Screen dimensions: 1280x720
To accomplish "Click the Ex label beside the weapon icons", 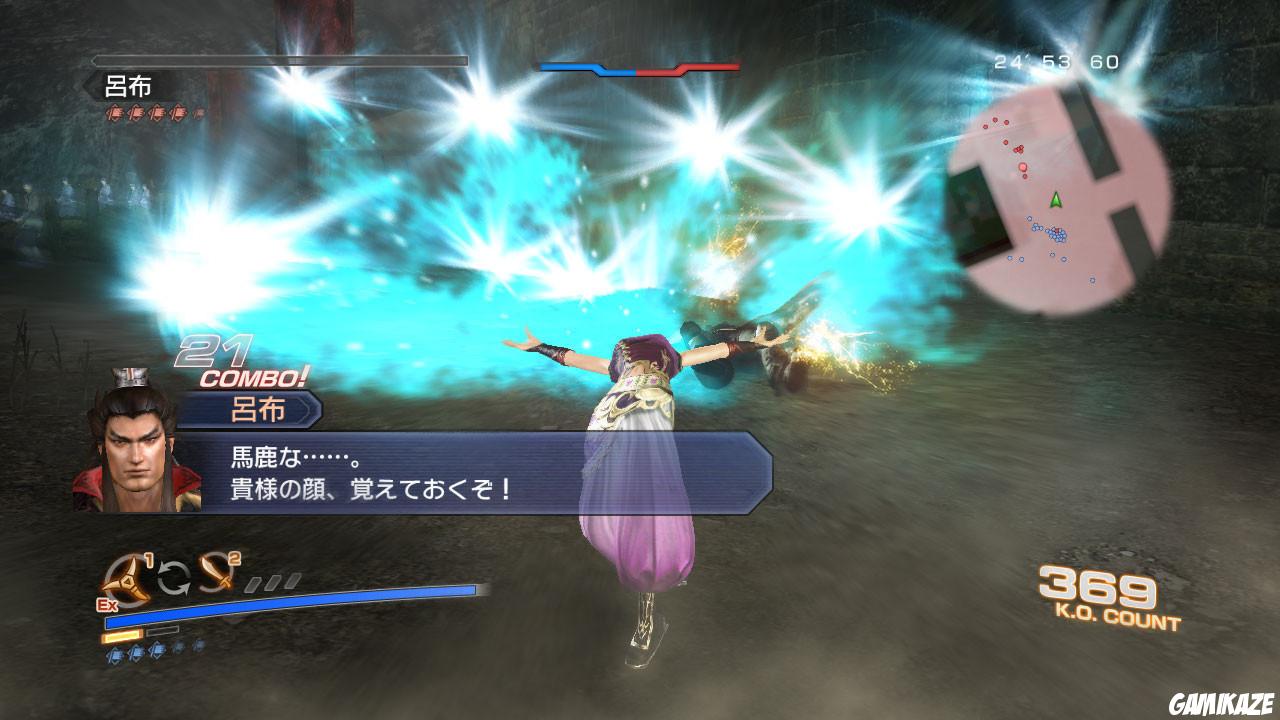I will click(x=108, y=605).
